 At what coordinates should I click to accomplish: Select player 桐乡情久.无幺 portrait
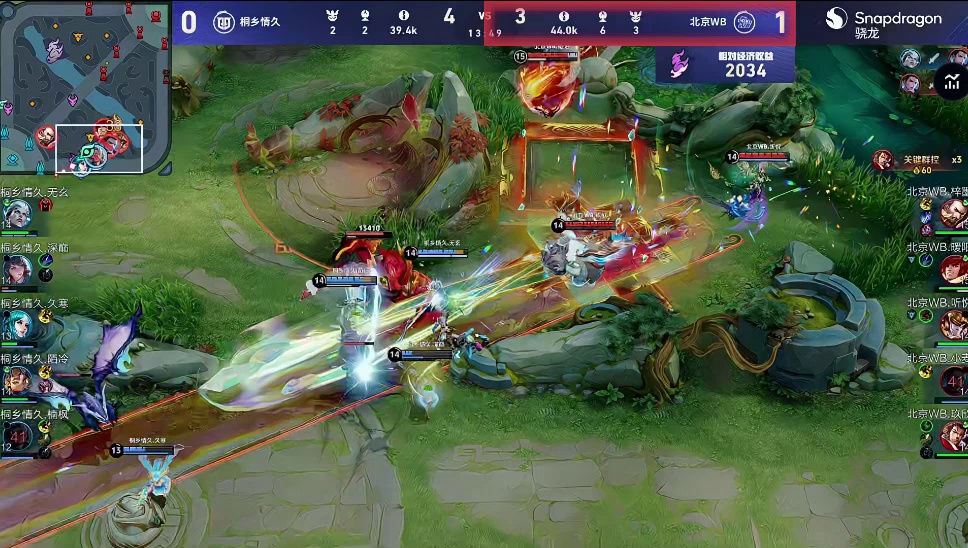point(17,214)
